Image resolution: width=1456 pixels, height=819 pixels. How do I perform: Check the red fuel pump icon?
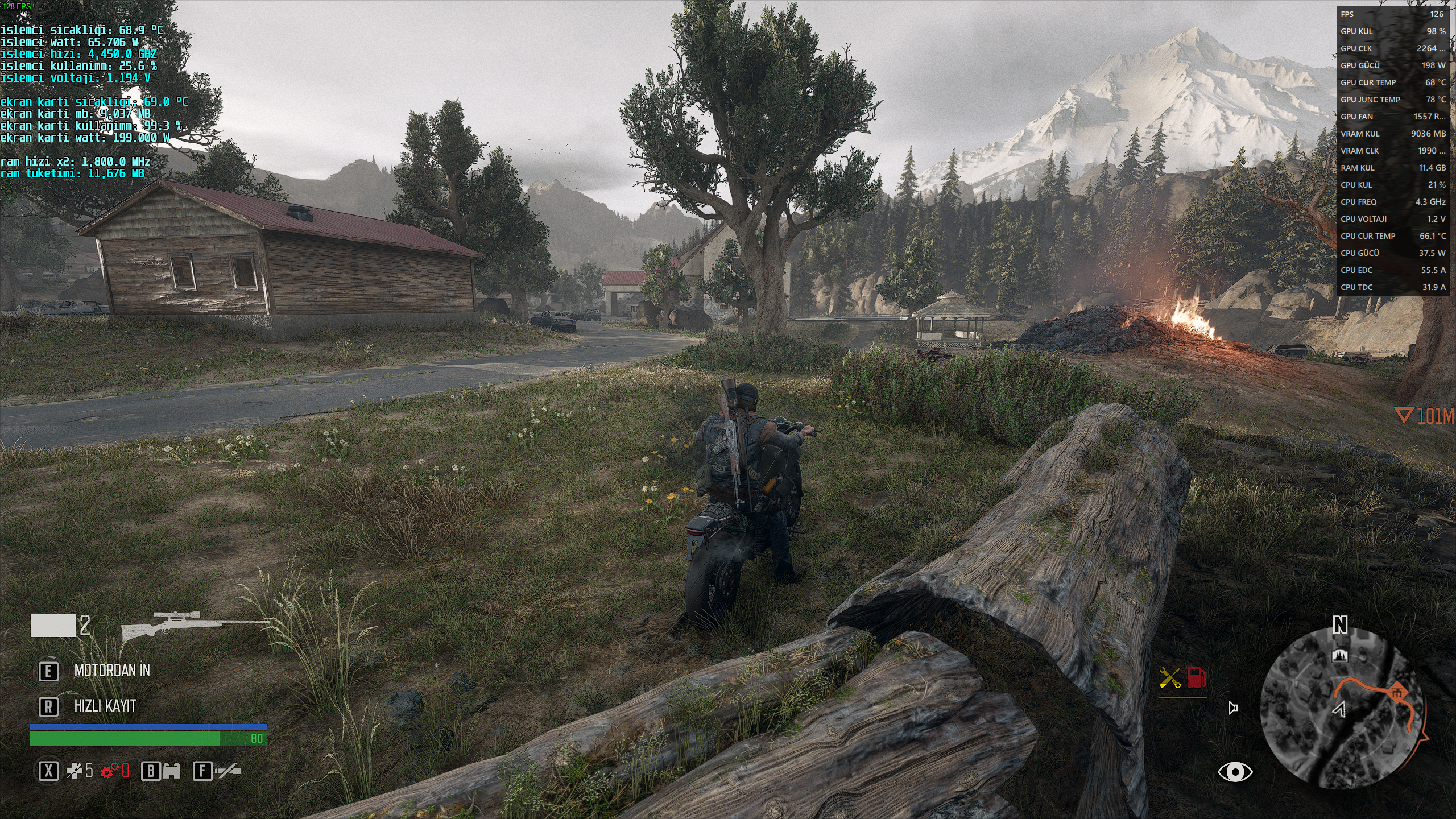pyautogui.click(x=1196, y=678)
